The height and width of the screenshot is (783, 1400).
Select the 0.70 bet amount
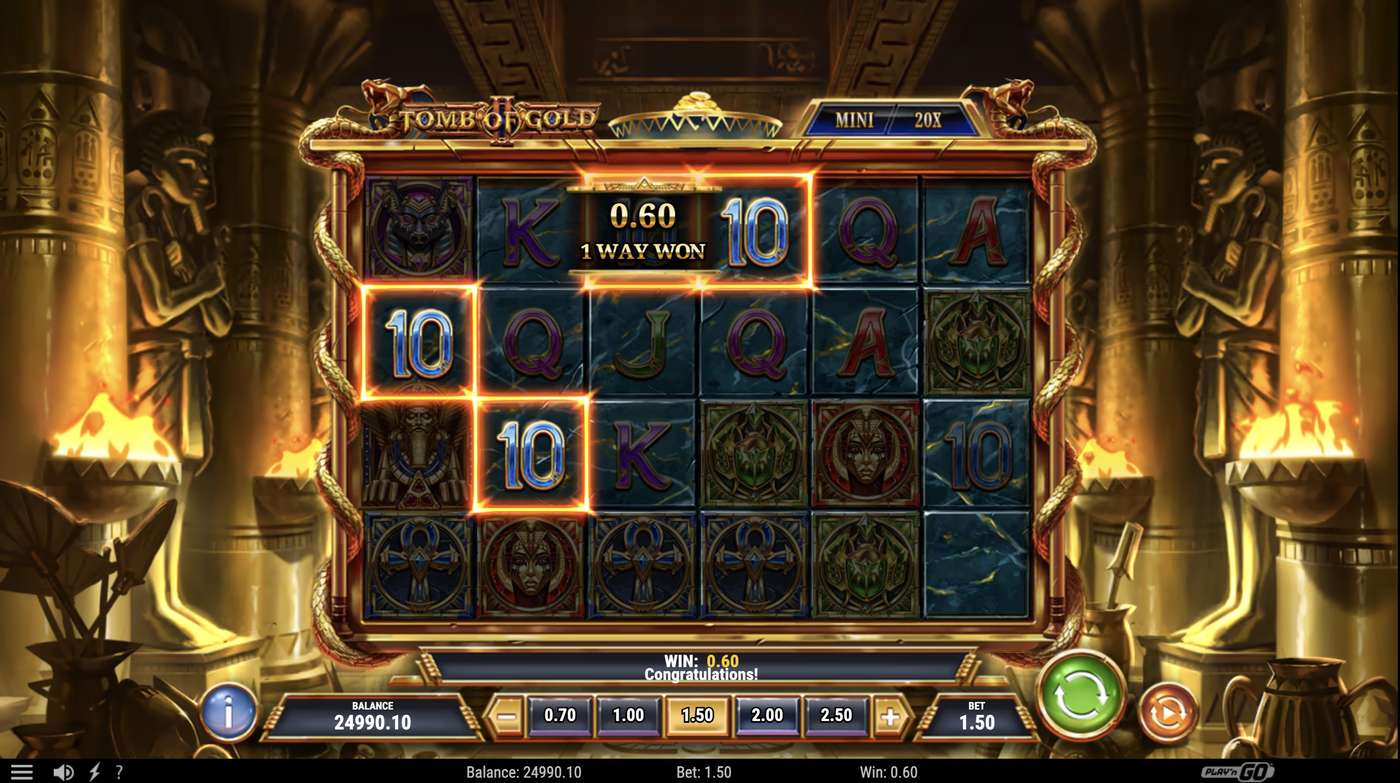point(560,715)
